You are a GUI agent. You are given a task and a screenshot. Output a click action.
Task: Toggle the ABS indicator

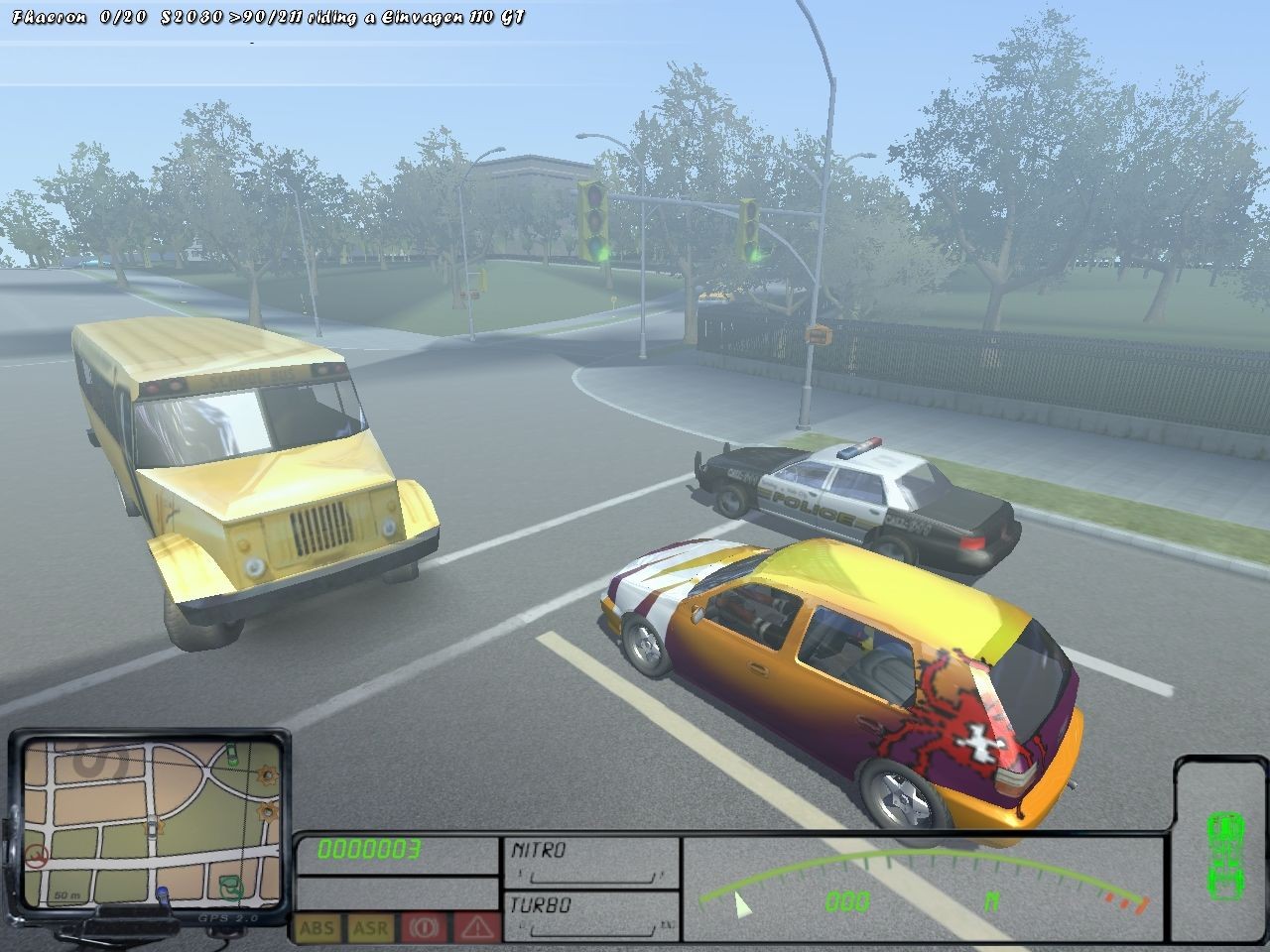(x=317, y=928)
